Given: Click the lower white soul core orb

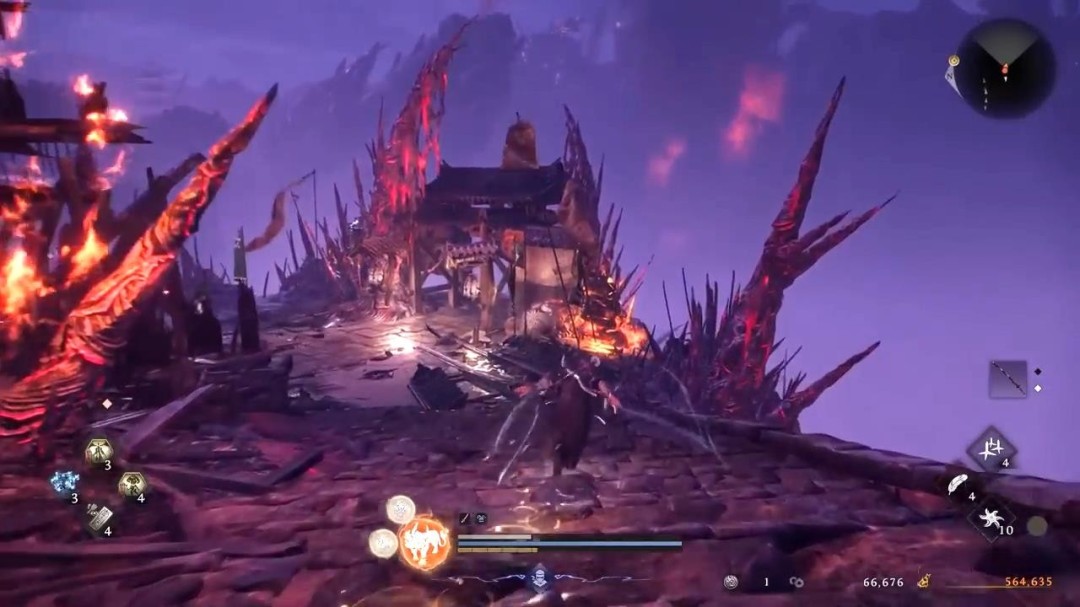Looking at the screenshot, I should pyautogui.click(x=382, y=542).
